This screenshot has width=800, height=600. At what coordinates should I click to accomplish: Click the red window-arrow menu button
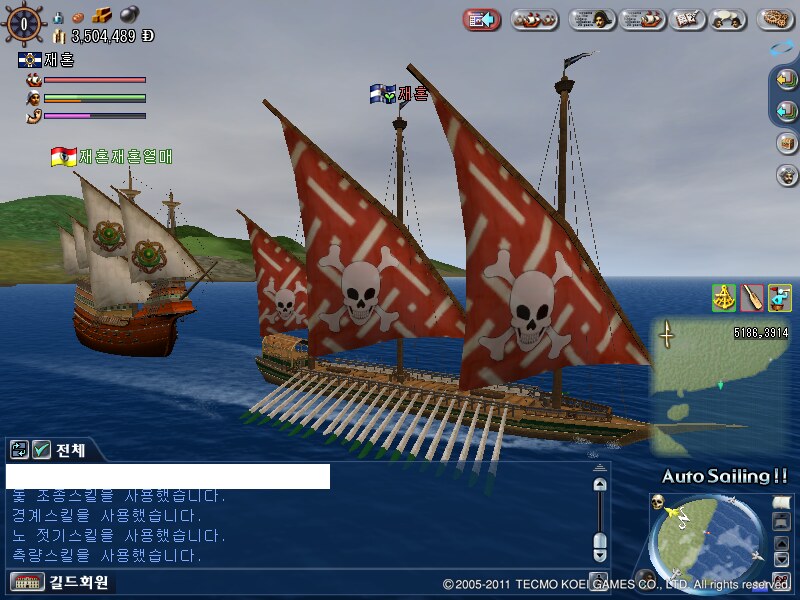coord(482,19)
